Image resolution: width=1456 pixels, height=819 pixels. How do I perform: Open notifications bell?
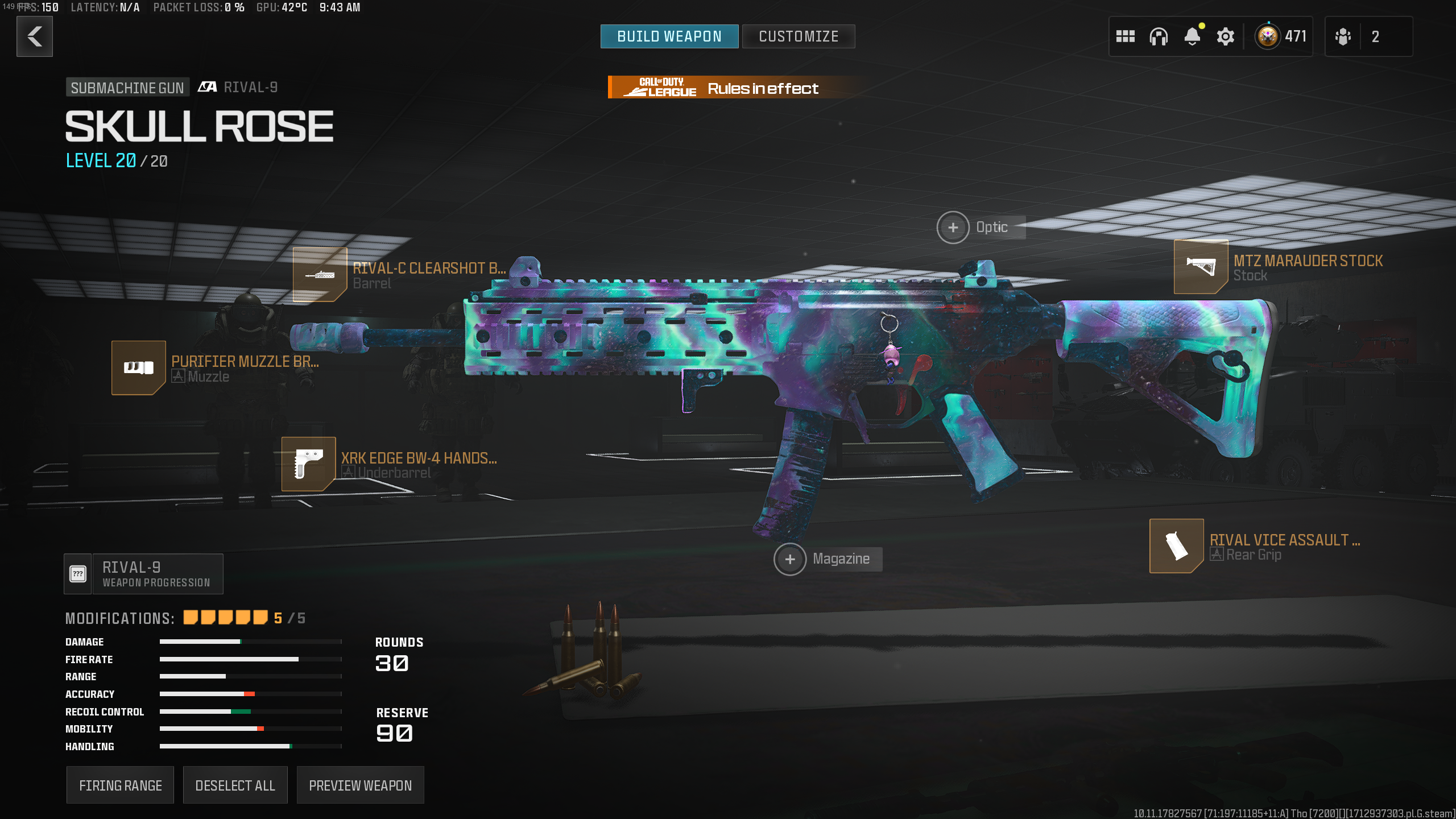pos(1192,37)
